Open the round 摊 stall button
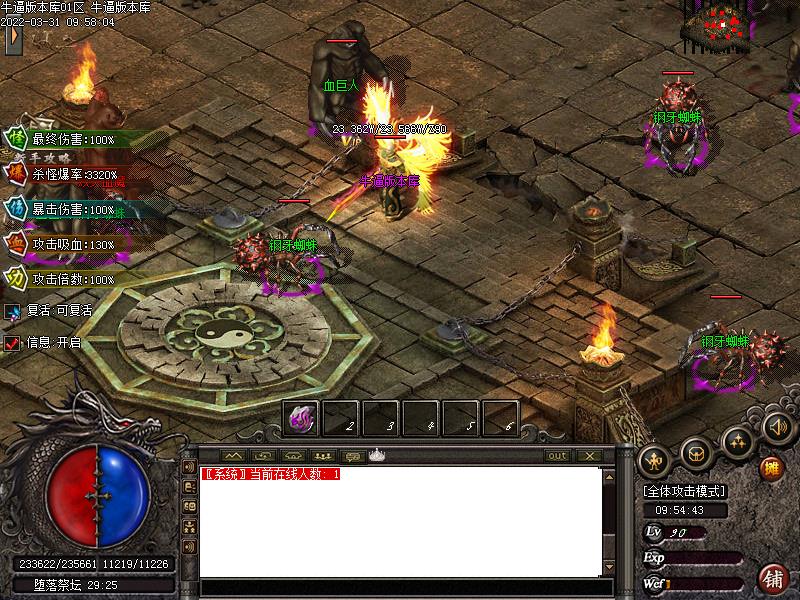Viewport: 800px width, 600px height. (771, 467)
